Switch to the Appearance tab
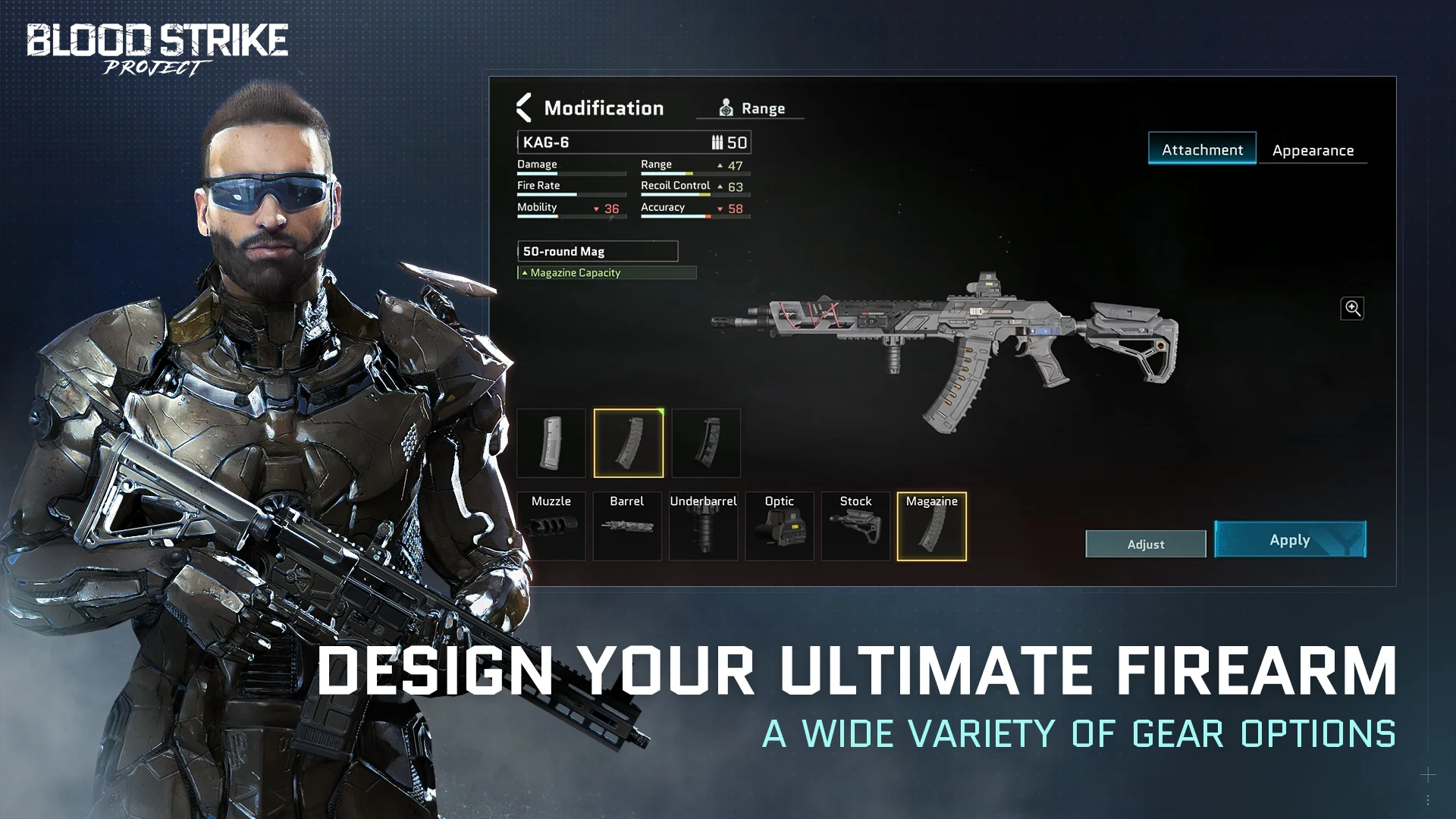The height and width of the screenshot is (819, 1456). [1313, 149]
